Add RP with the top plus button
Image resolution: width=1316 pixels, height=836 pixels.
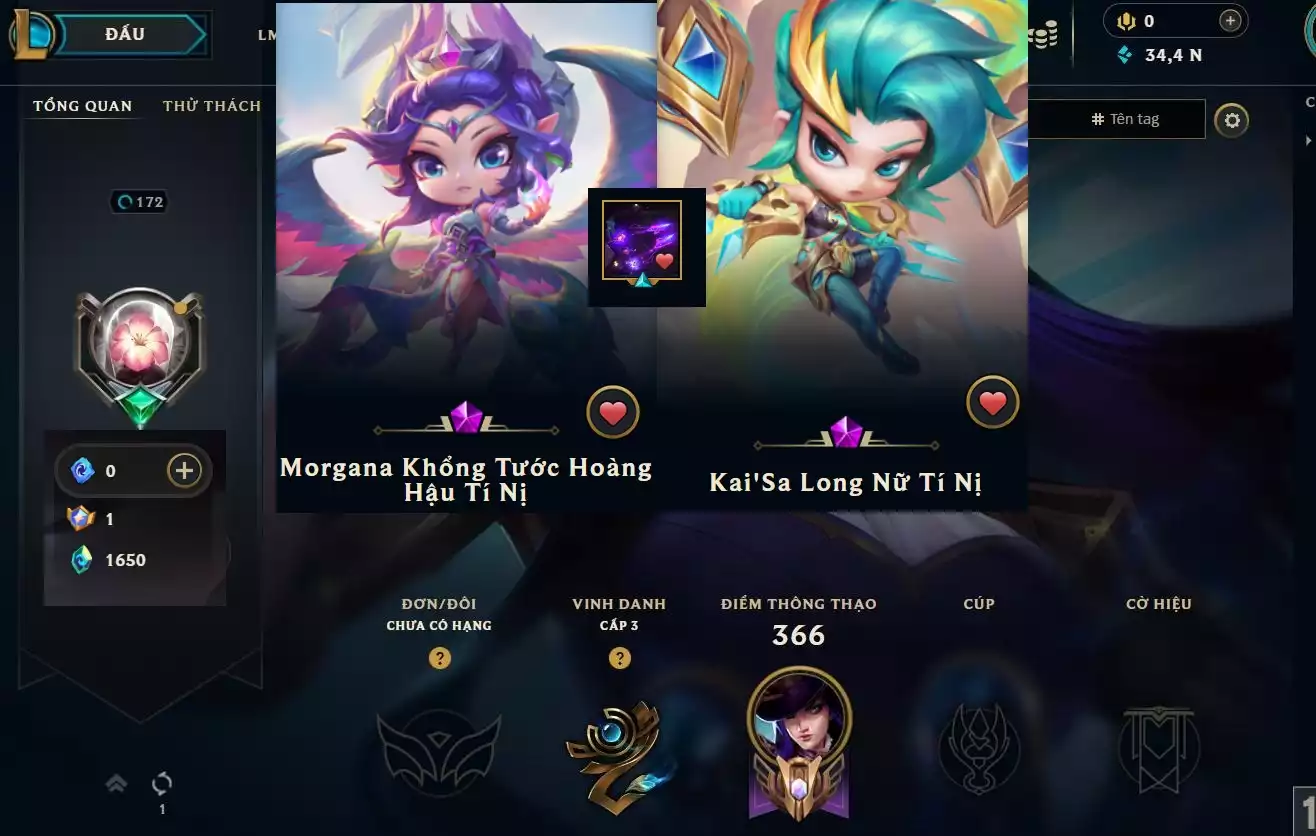[1230, 20]
